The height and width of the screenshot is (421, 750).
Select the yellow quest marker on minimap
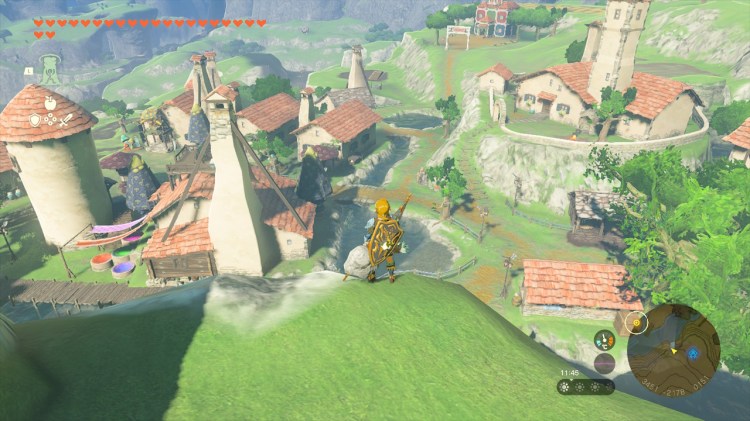[634, 323]
